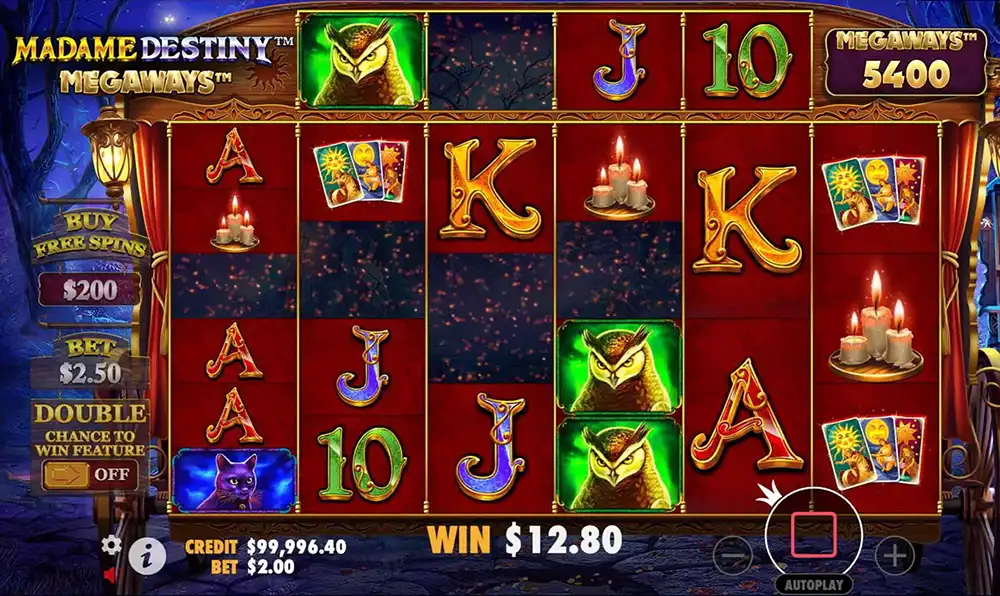The width and height of the screenshot is (1000, 596).
Task: Toggle the red speaker sound icon
Action: tap(109, 575)
